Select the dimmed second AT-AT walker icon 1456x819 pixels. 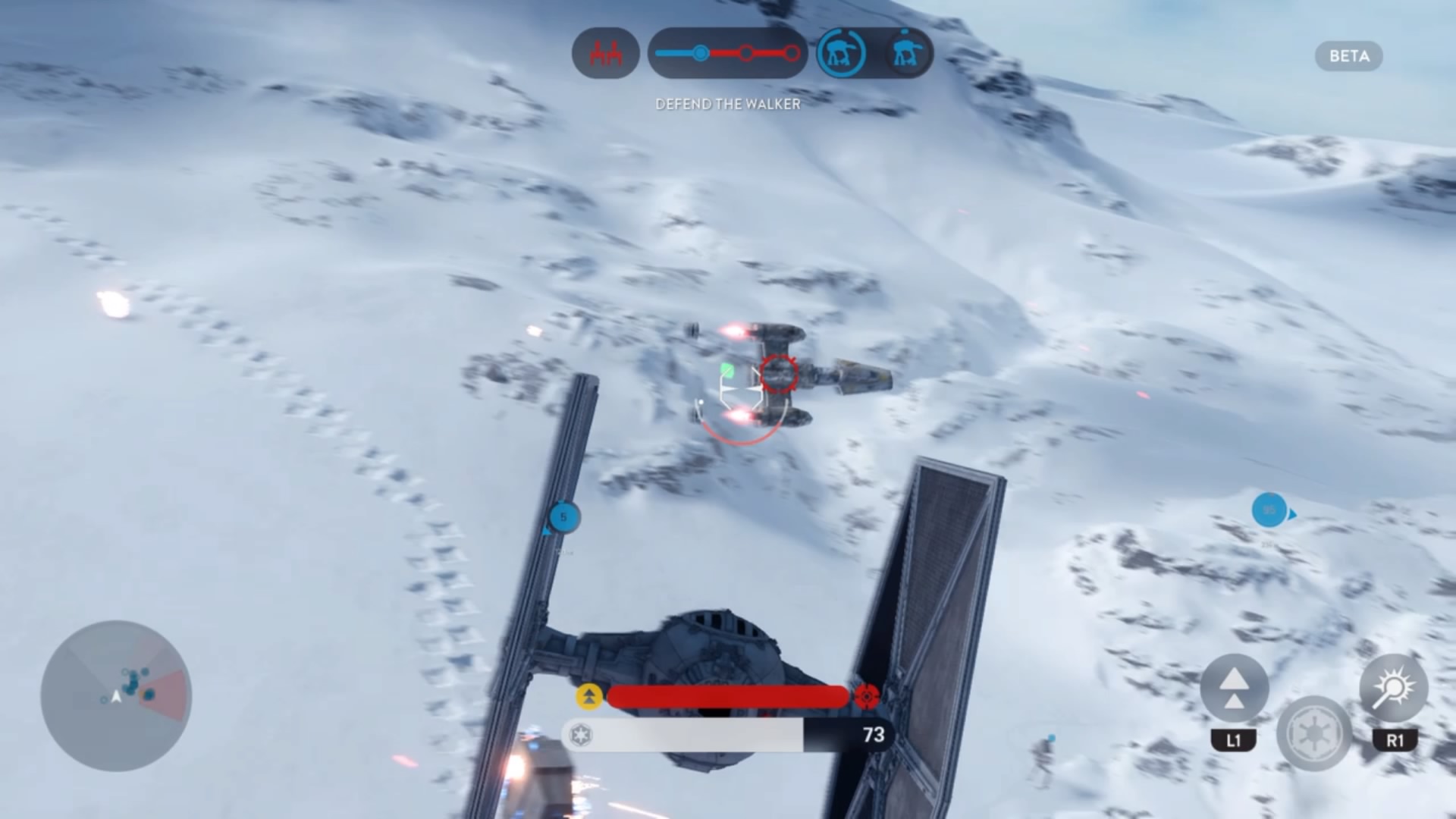[907, 53]
